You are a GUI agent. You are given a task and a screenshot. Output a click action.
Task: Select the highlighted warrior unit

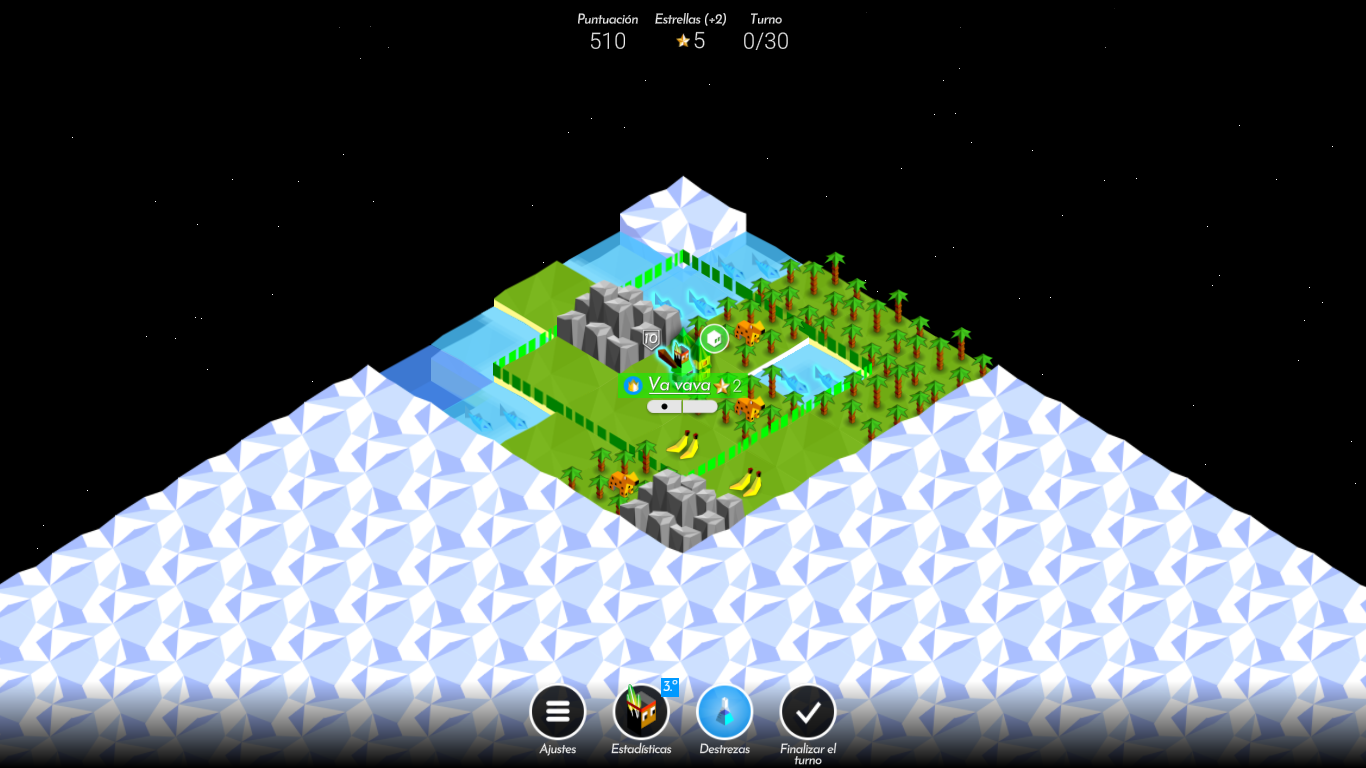679,355
